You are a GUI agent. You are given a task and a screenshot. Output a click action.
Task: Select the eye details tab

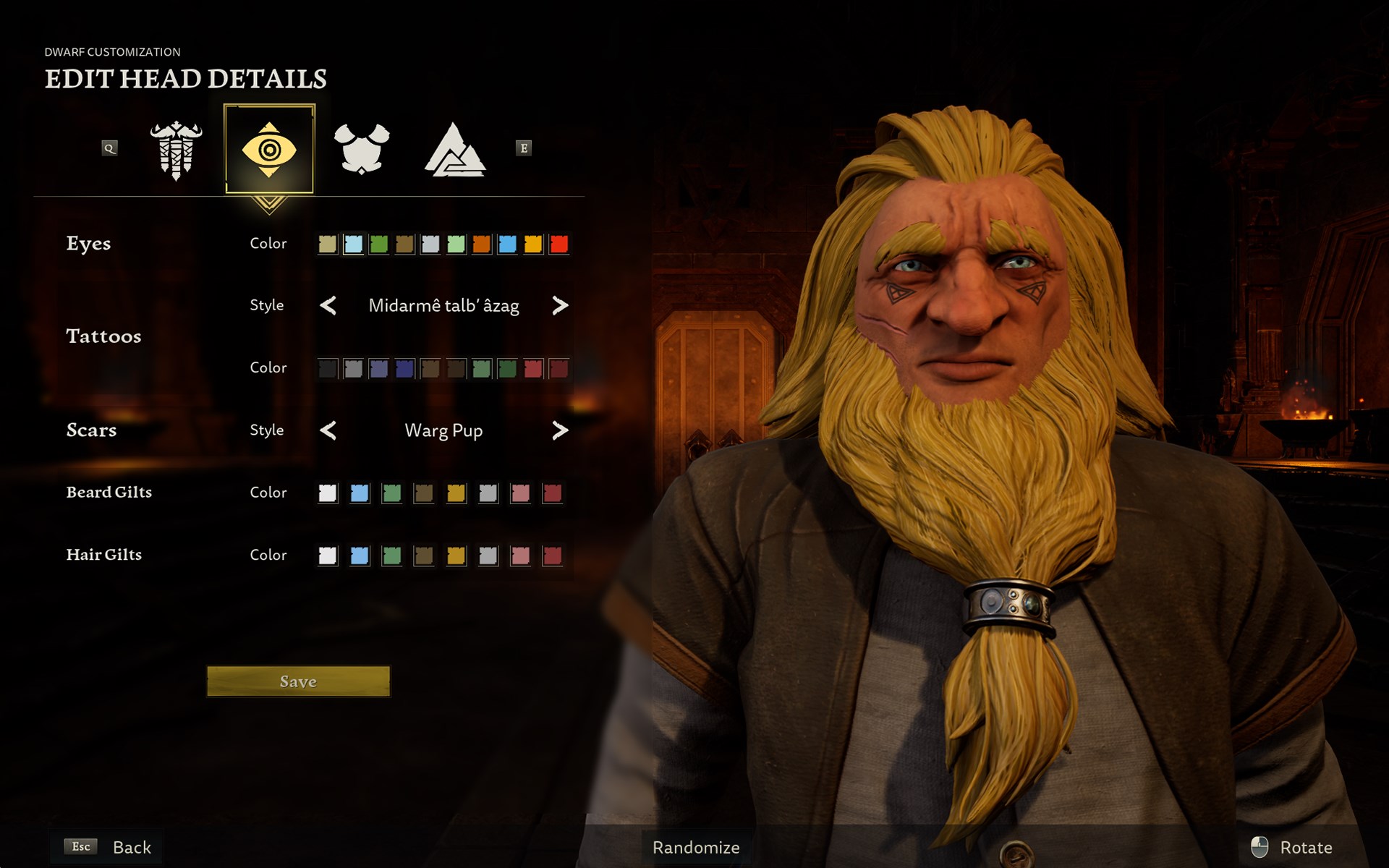click(x=269, y=149)
